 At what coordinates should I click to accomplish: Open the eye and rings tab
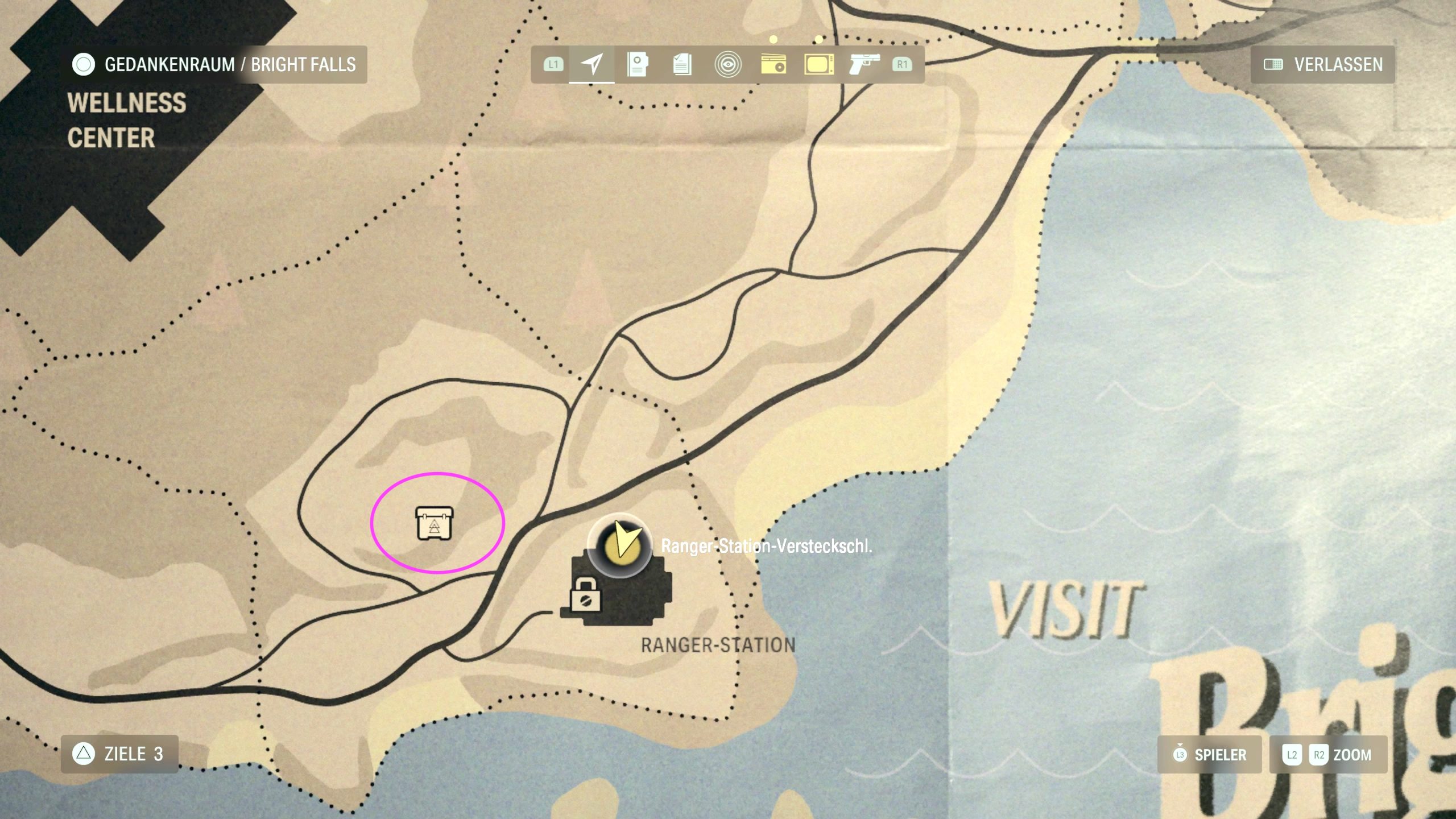point(727,64)
